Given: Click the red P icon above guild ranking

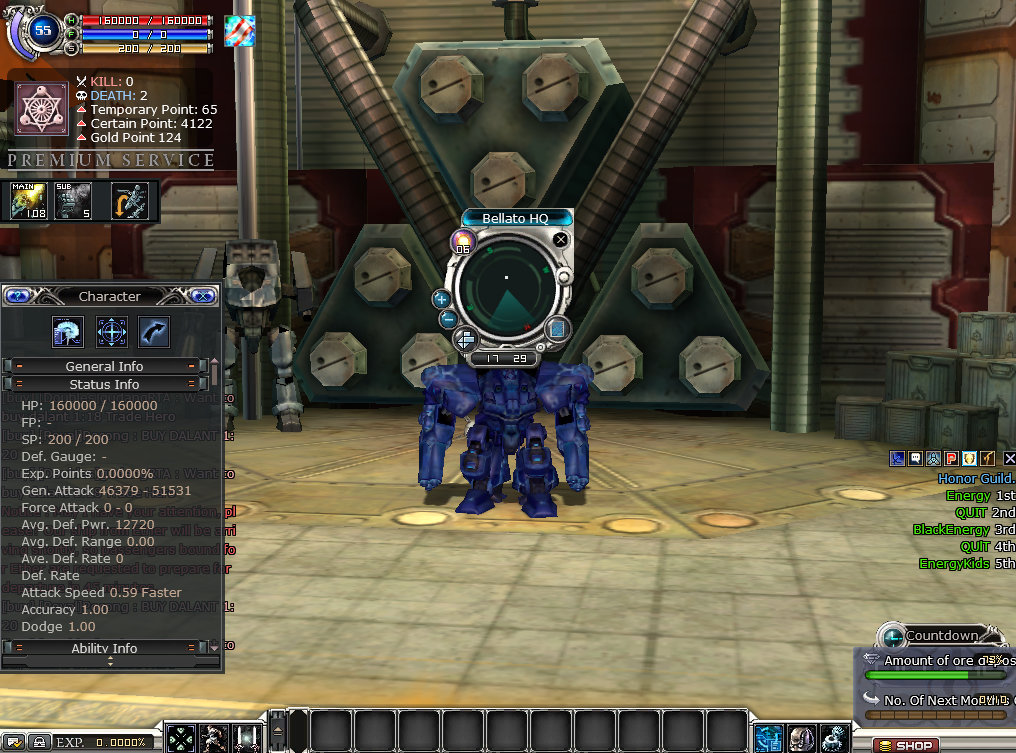Looking at the screenshot, I should (x=951, y=458).
